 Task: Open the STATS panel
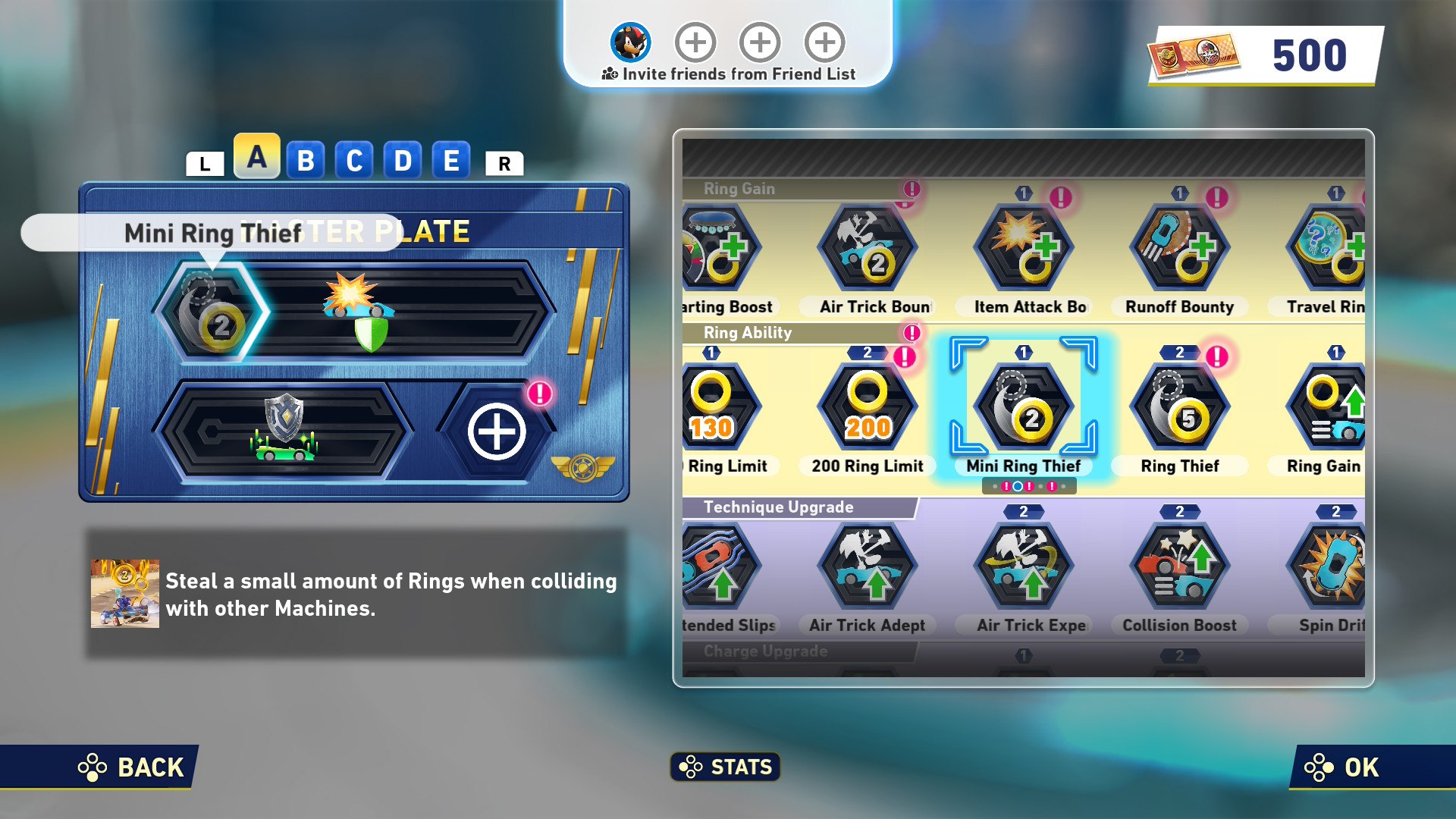[726, 767]
